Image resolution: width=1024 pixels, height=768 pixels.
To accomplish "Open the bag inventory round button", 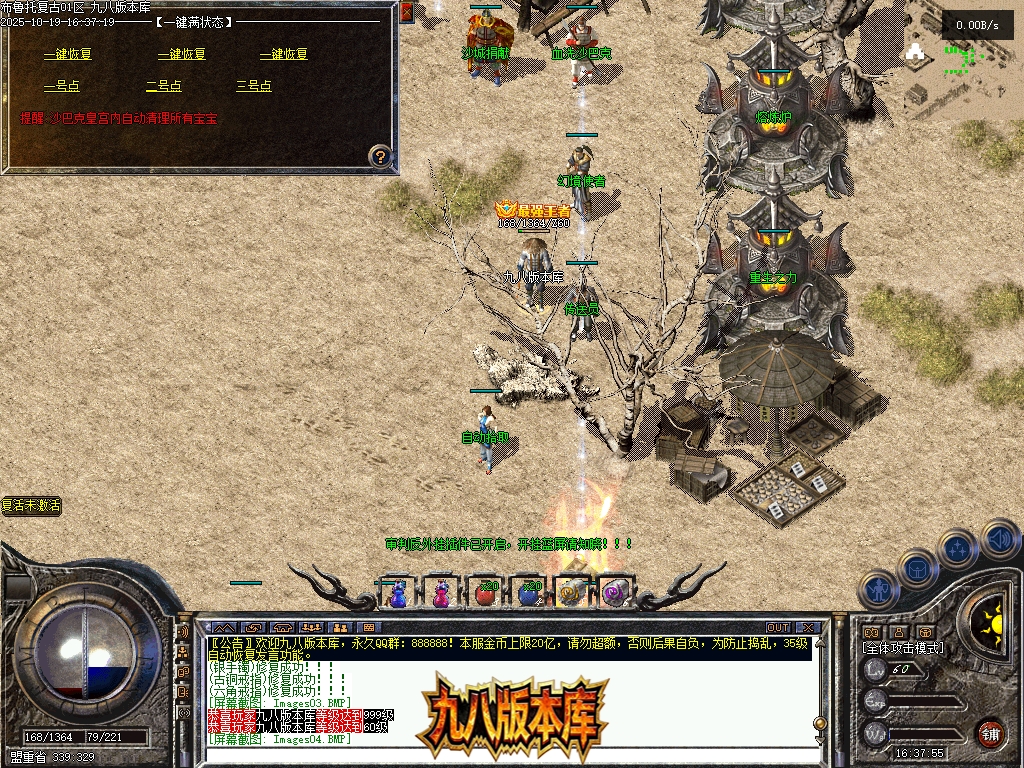I will tap(918, 569).
